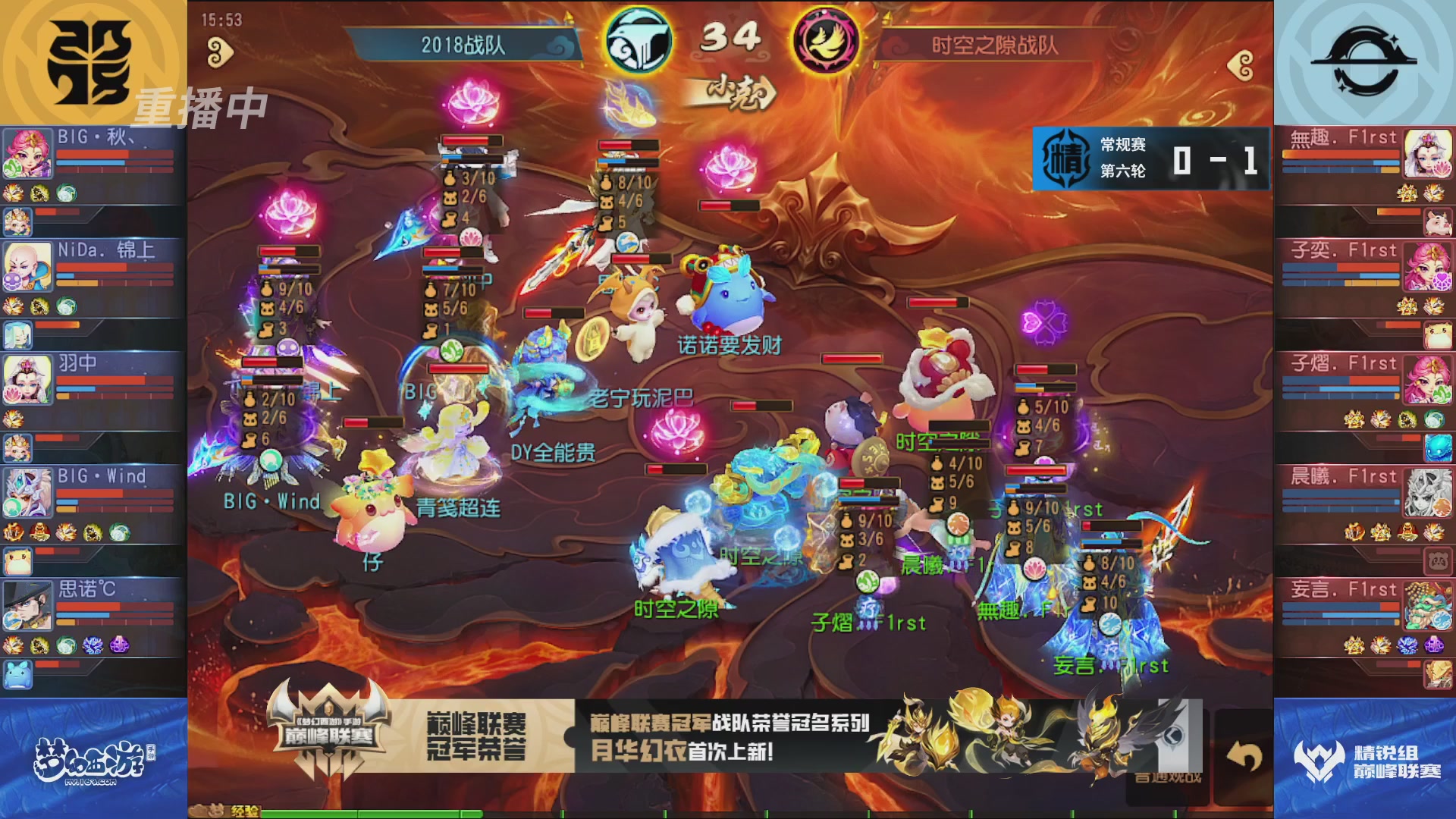Click the golden coin buff icon under BIG·Wind

[40, 531]
